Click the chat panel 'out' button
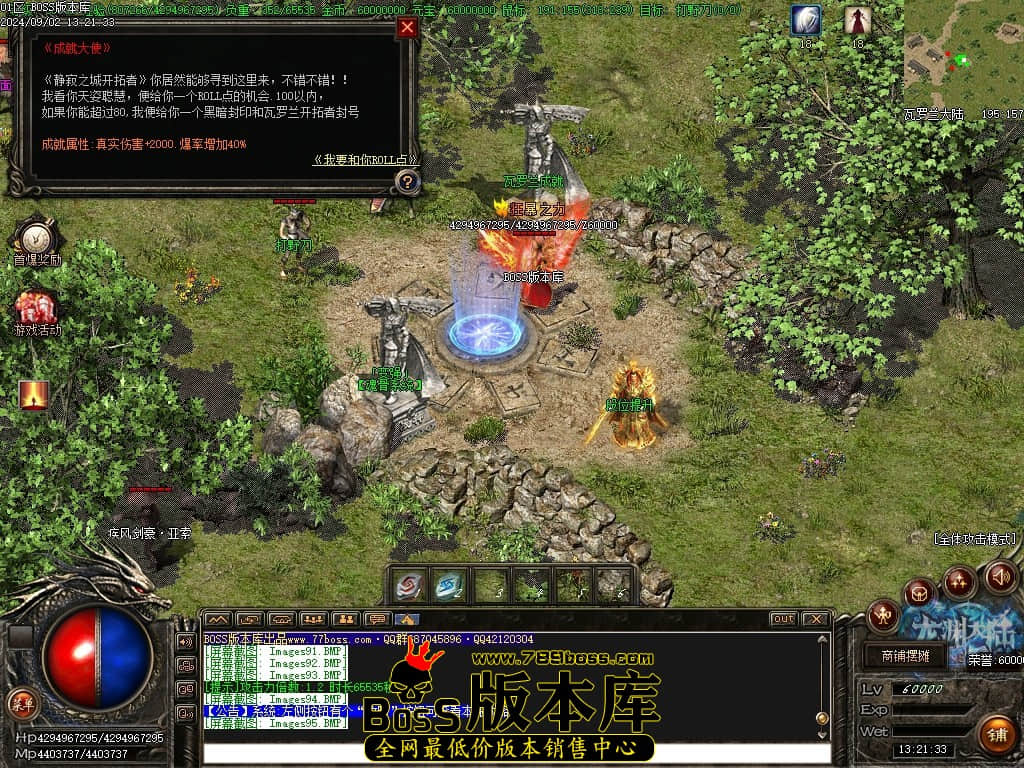 coord(784,619)
